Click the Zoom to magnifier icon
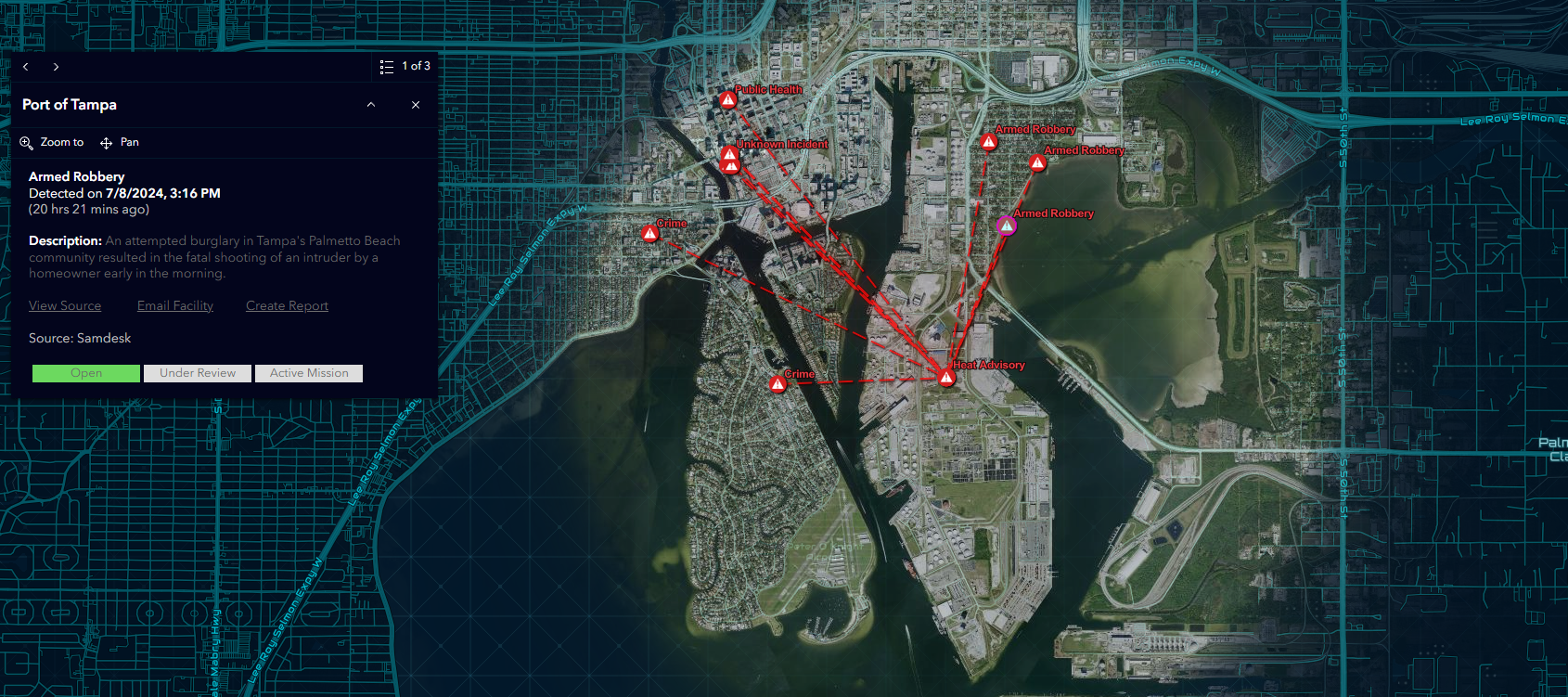The height and width of the screenshot is (697, 1568). pos(26,142)
